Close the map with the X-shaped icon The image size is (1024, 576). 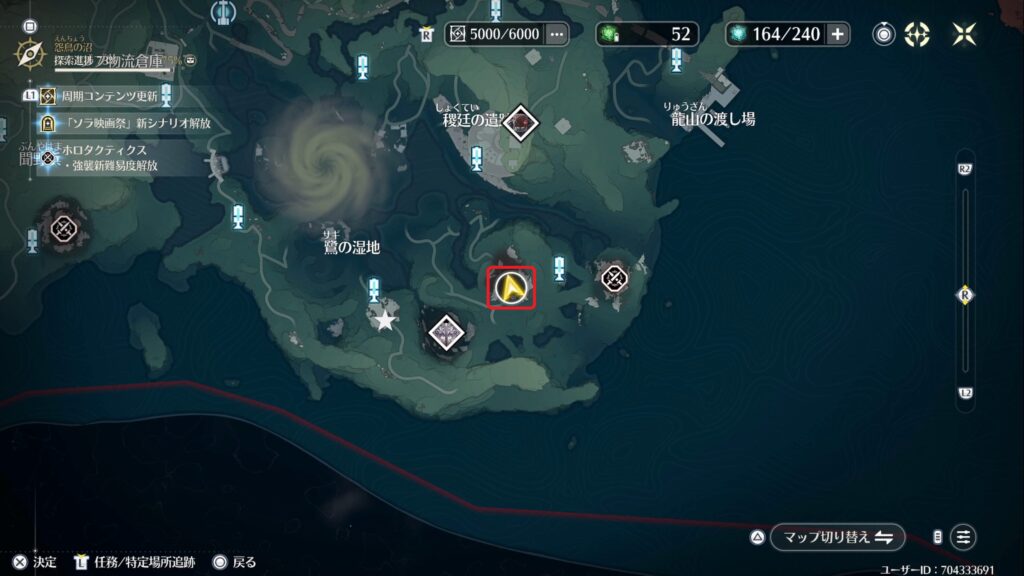(x=965, y=34)
